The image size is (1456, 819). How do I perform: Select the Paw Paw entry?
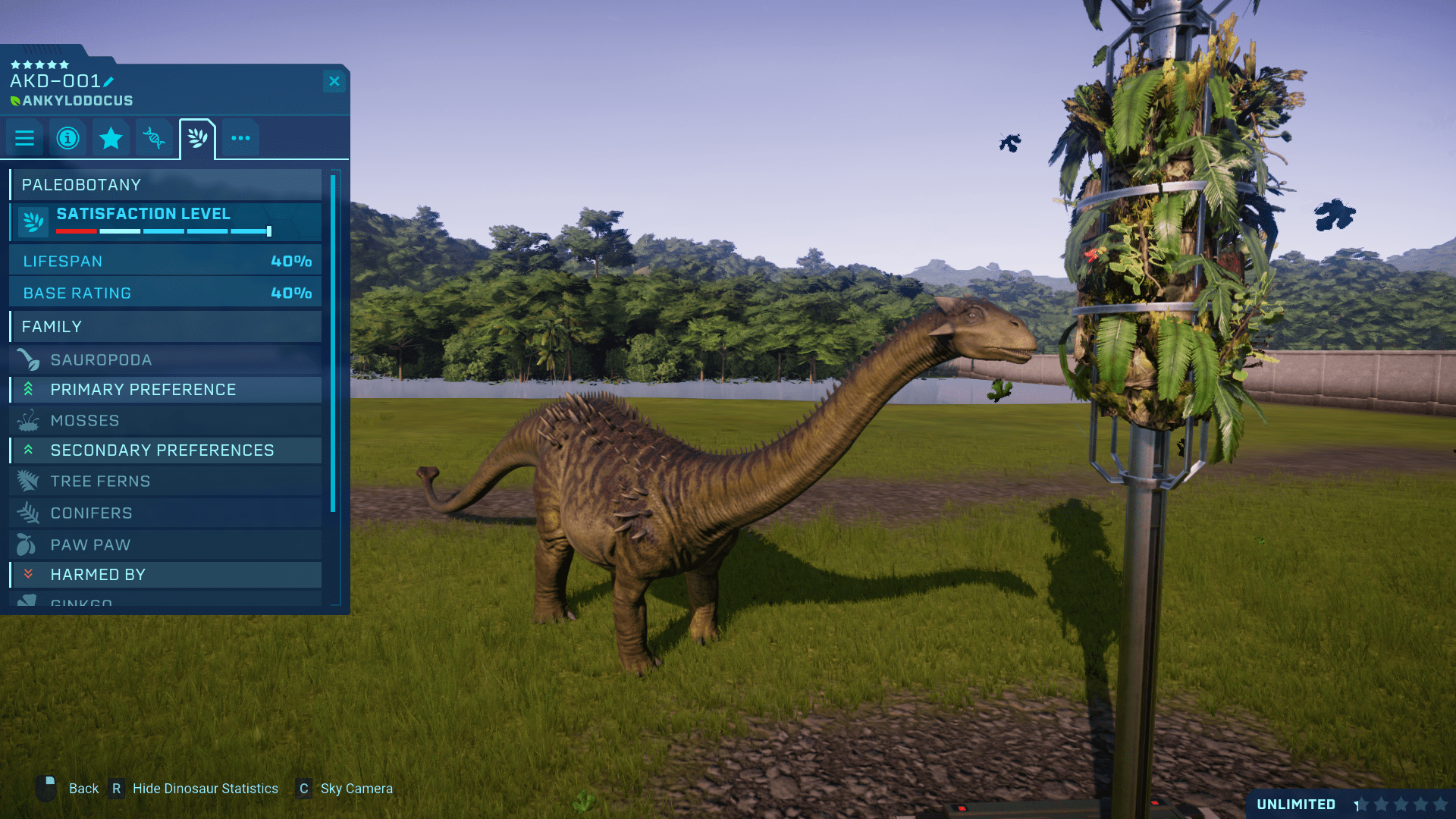coord(165,544)
